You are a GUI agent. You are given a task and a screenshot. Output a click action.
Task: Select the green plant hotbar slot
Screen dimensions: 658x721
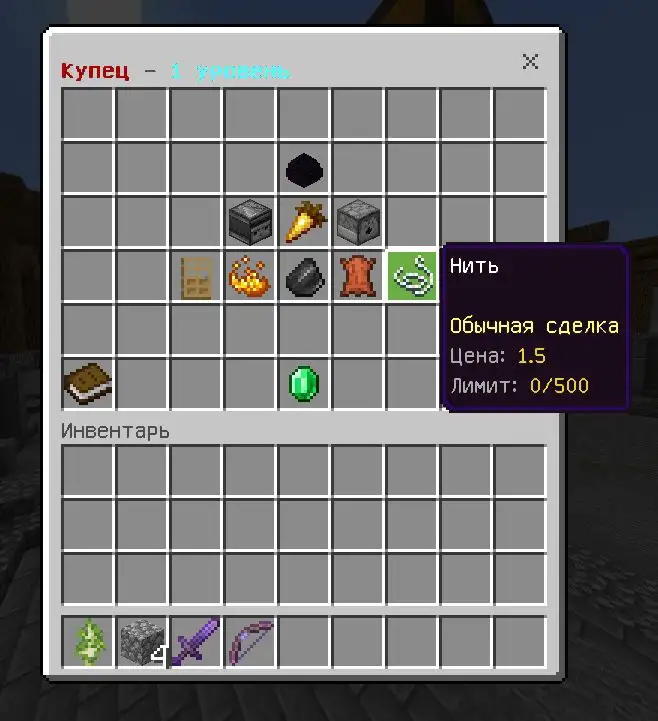88,642
